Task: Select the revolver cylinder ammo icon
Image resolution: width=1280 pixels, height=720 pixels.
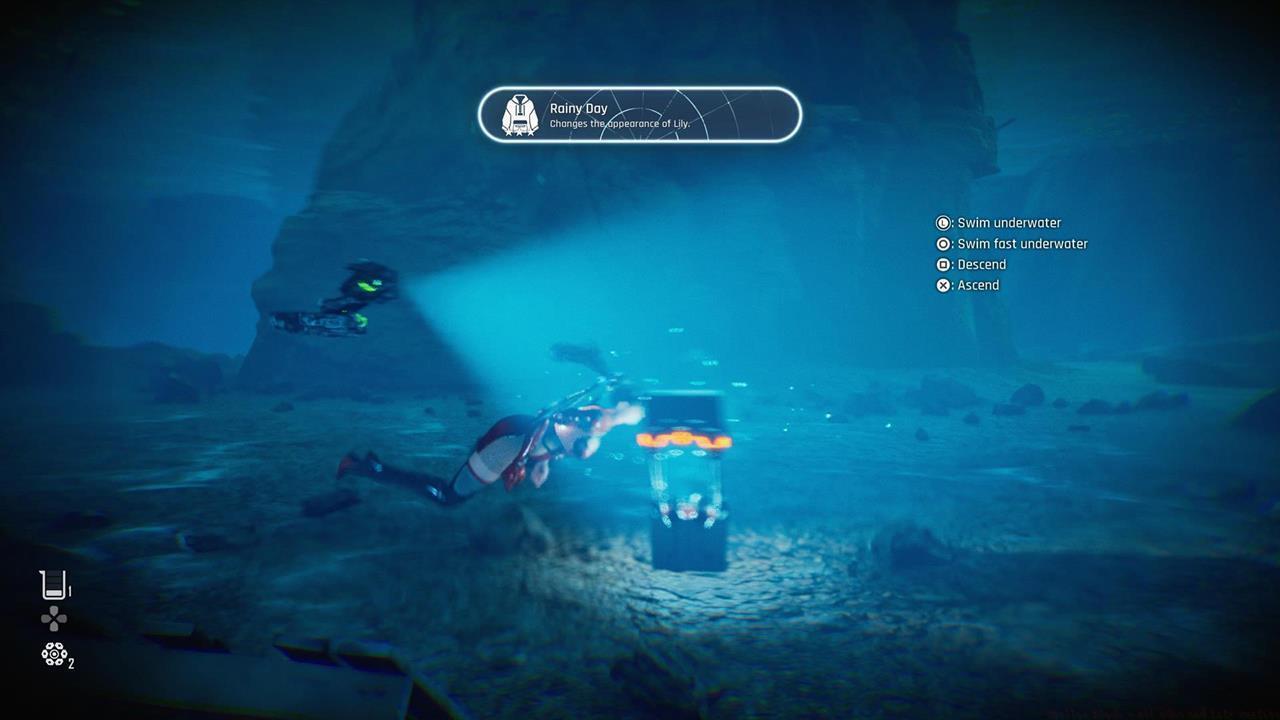Action: 54,655
